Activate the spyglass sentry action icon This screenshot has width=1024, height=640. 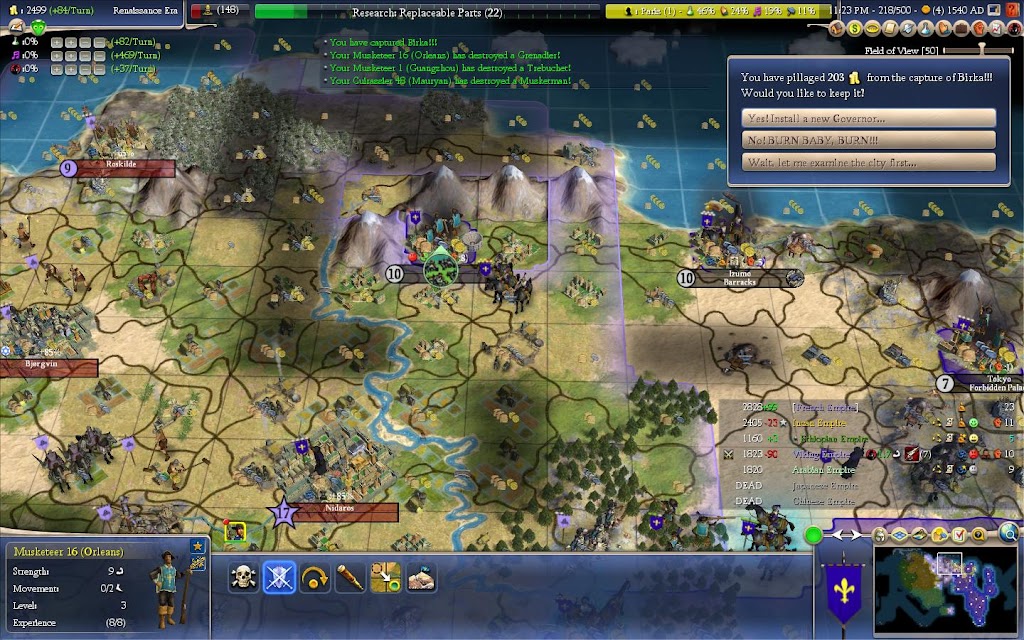tap(350, 577)
